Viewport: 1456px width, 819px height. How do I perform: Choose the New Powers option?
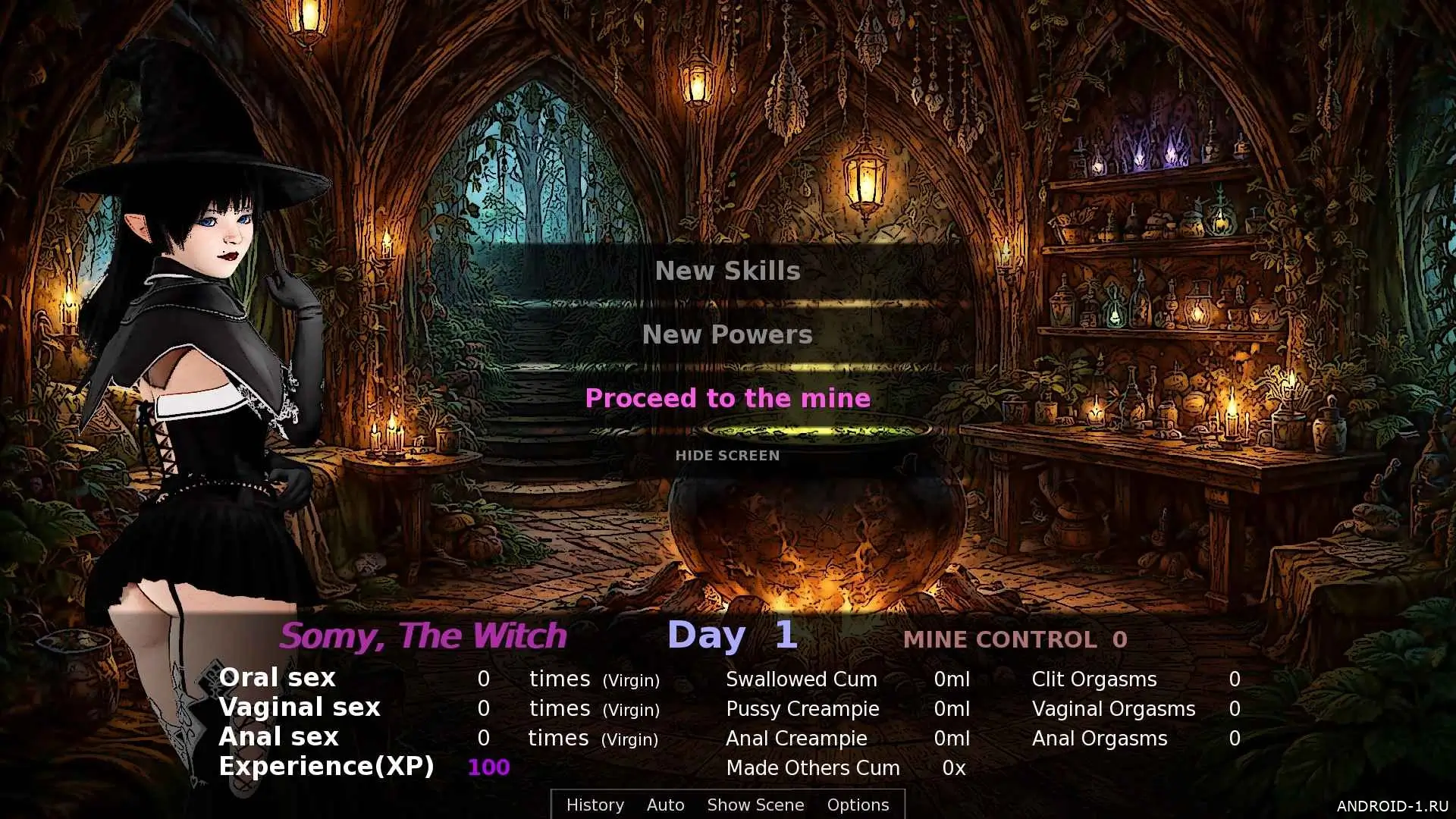727,334
